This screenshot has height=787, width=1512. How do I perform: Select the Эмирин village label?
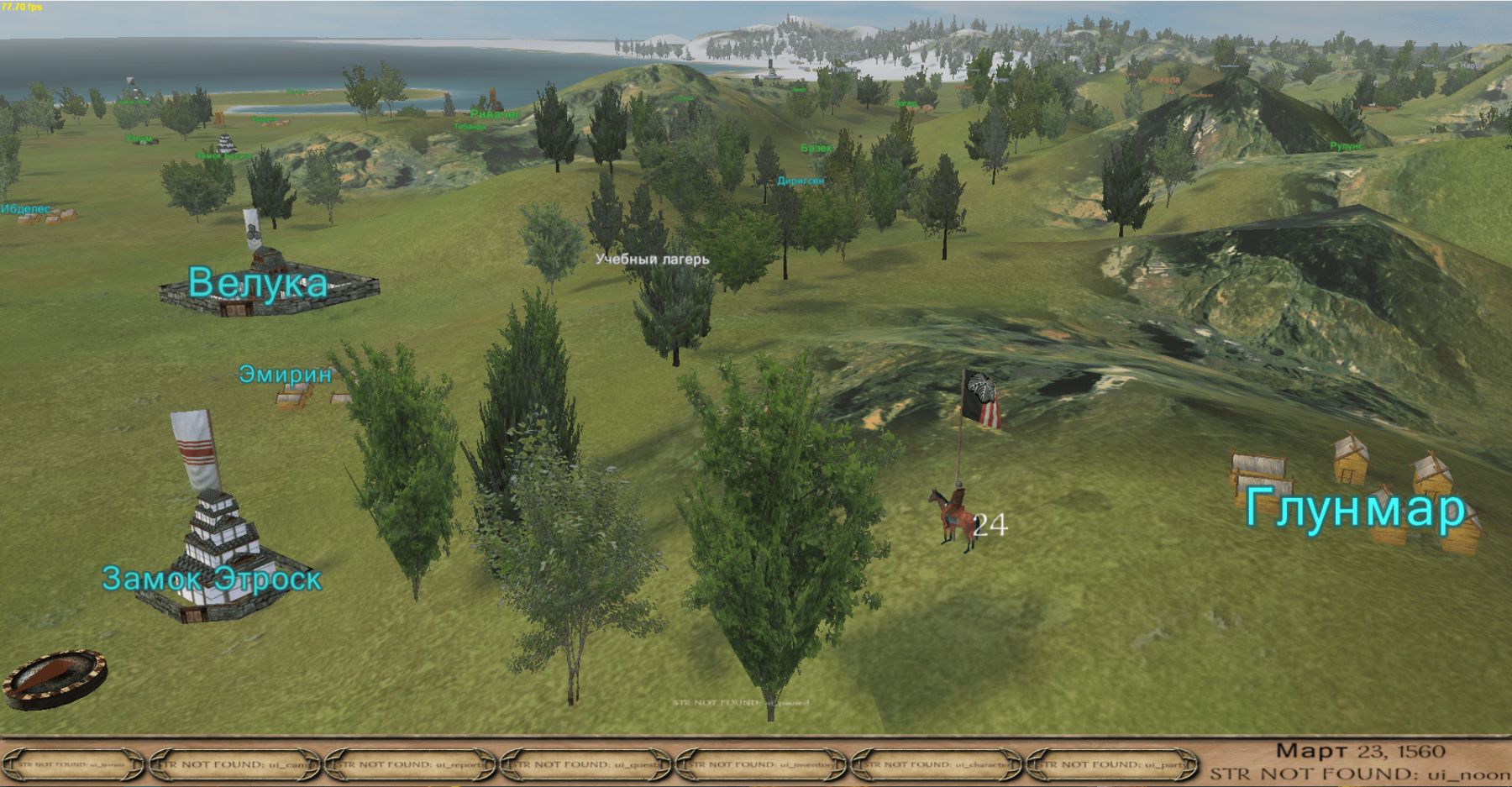[x=286, y=374]
